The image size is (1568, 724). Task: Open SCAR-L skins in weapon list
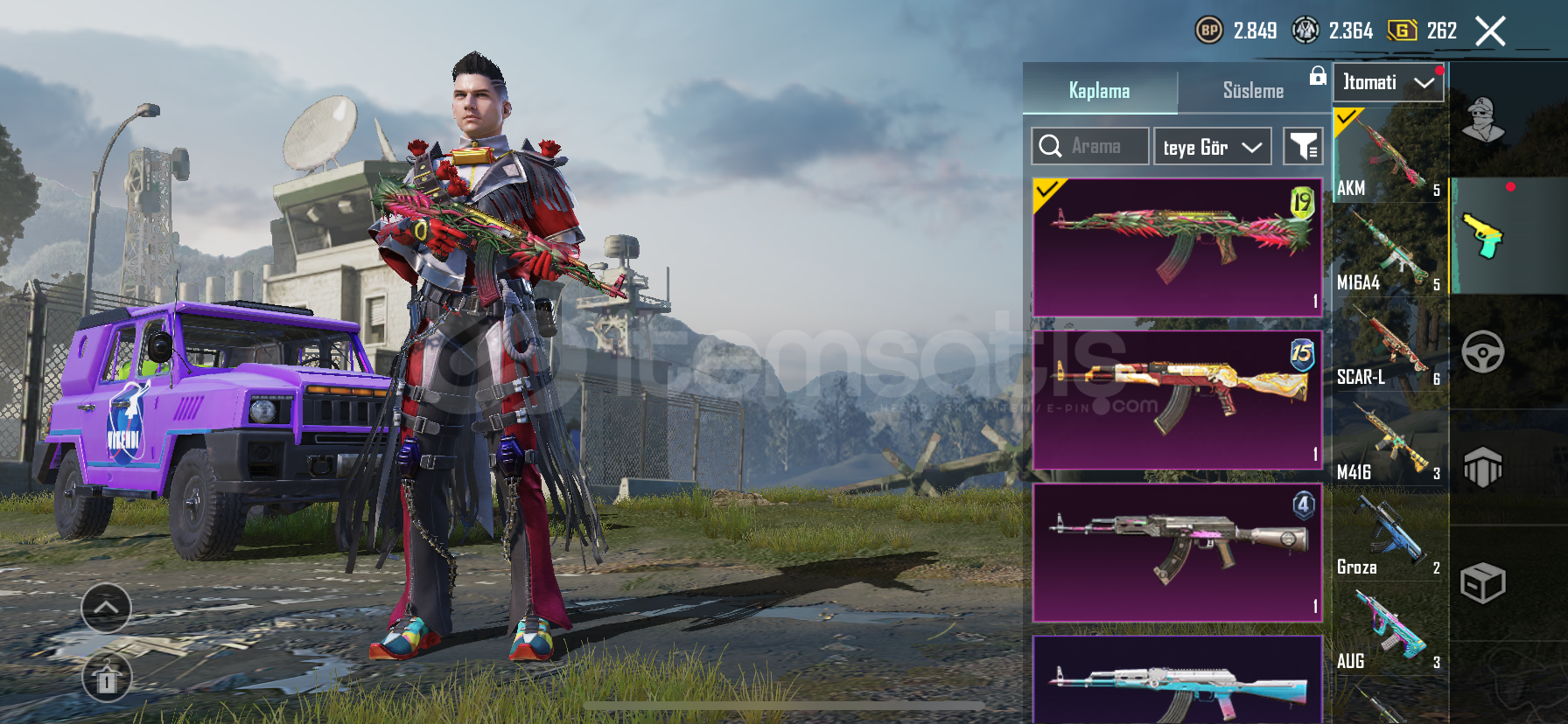pos(1389,345)
